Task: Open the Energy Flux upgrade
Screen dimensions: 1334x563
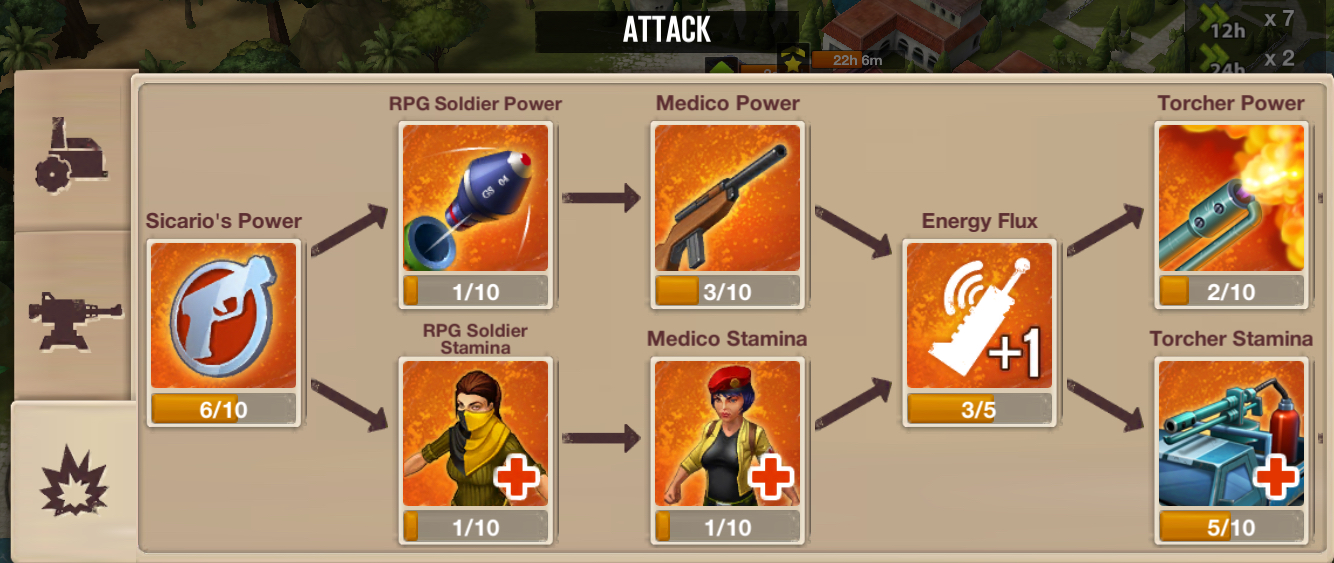Action: 979,316
